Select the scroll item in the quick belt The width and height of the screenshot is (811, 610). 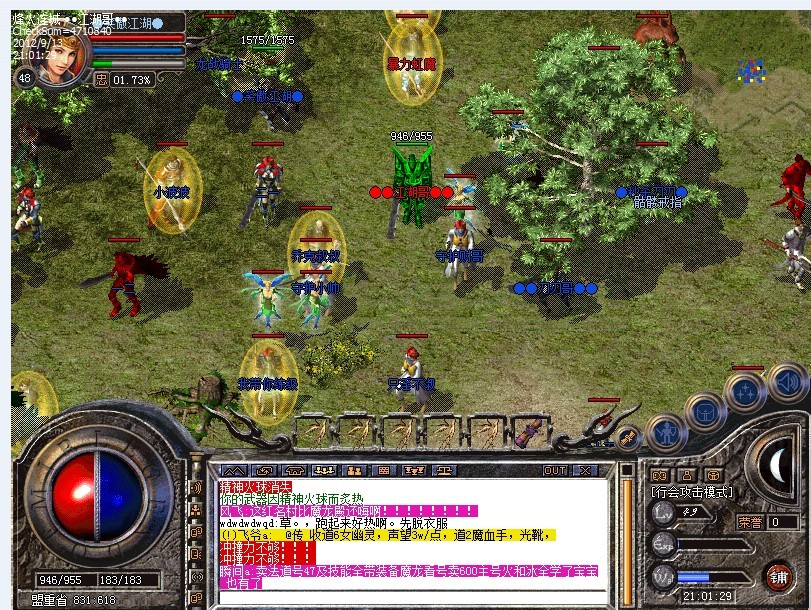531,433
